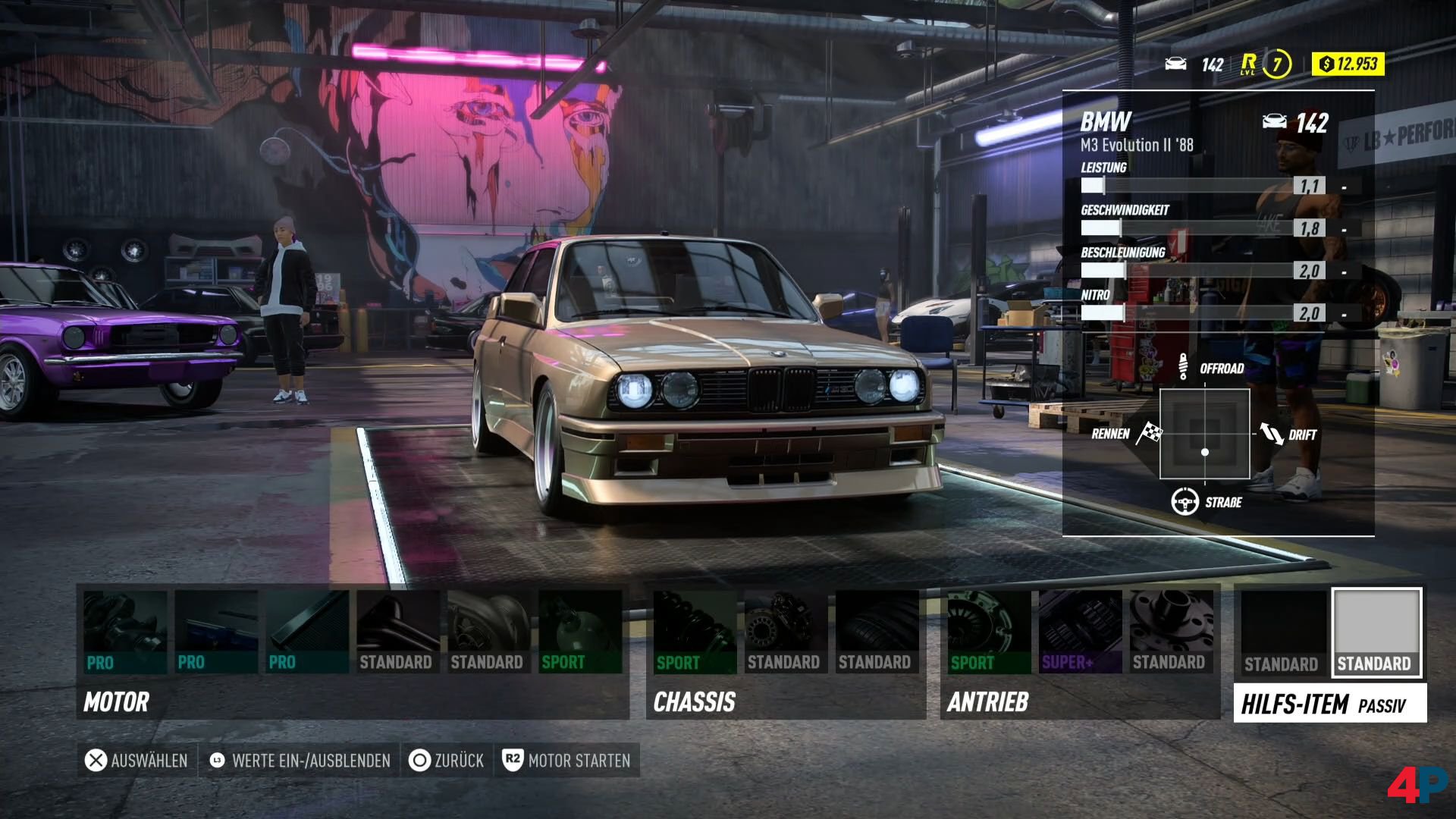The height and width of the screenshot is (819, 1456).
Task: Open the Sport suspension slot in Chassis
Action: [x=695, y=632]
